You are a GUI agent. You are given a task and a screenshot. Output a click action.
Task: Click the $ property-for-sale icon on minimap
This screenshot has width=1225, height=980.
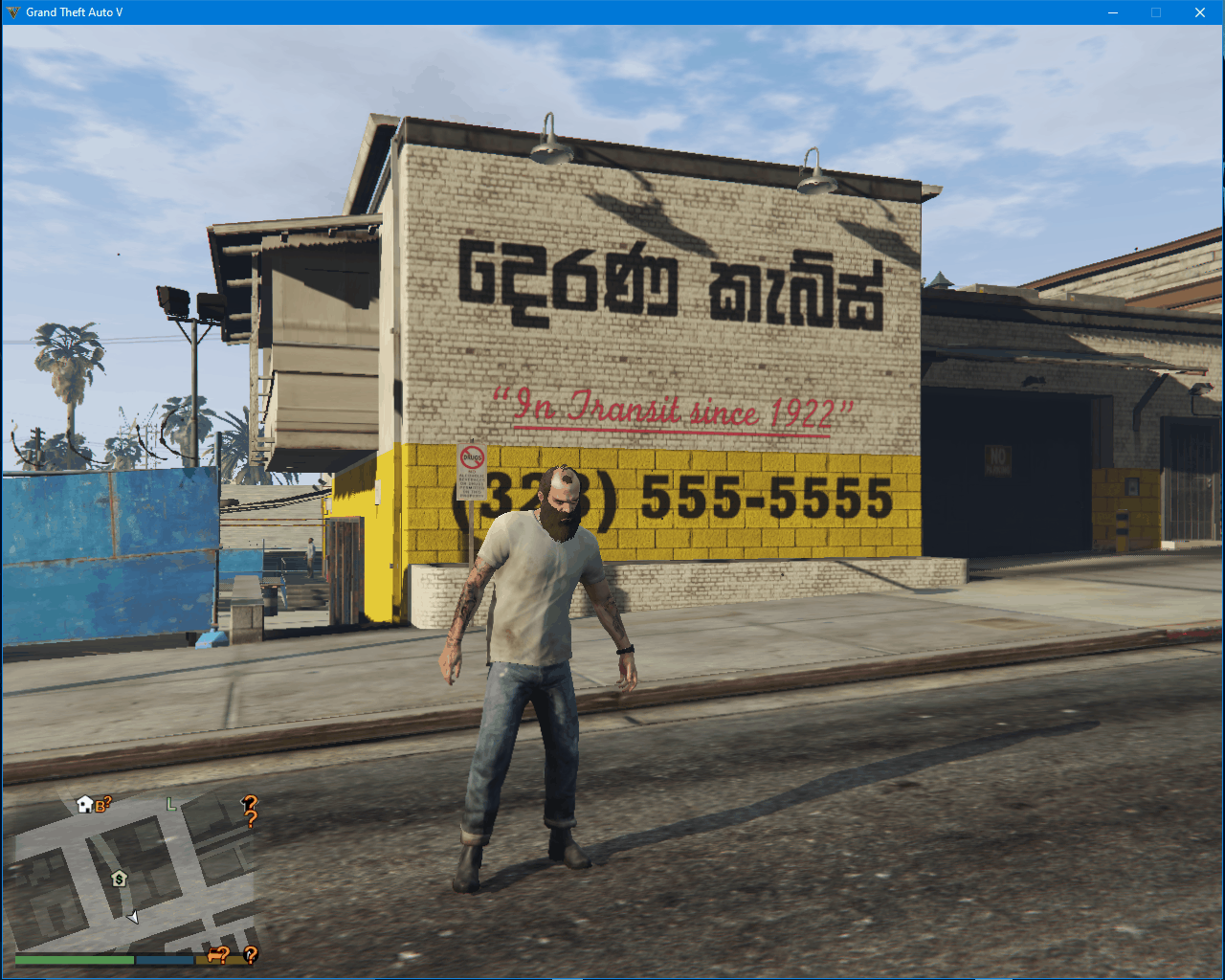[120, 879]
